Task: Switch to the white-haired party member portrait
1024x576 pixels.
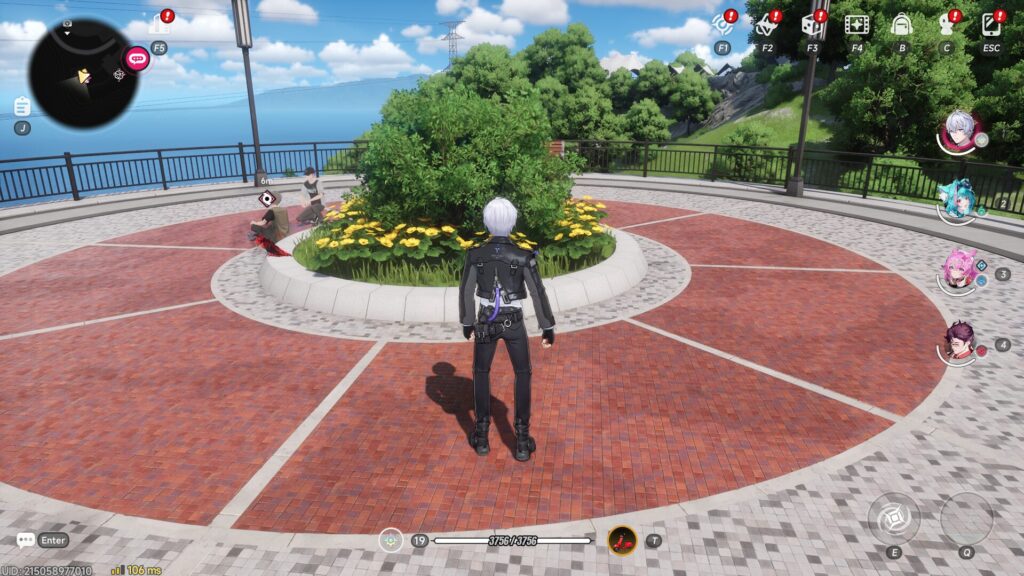Action: pyautogui.click(x=960, y=131)
